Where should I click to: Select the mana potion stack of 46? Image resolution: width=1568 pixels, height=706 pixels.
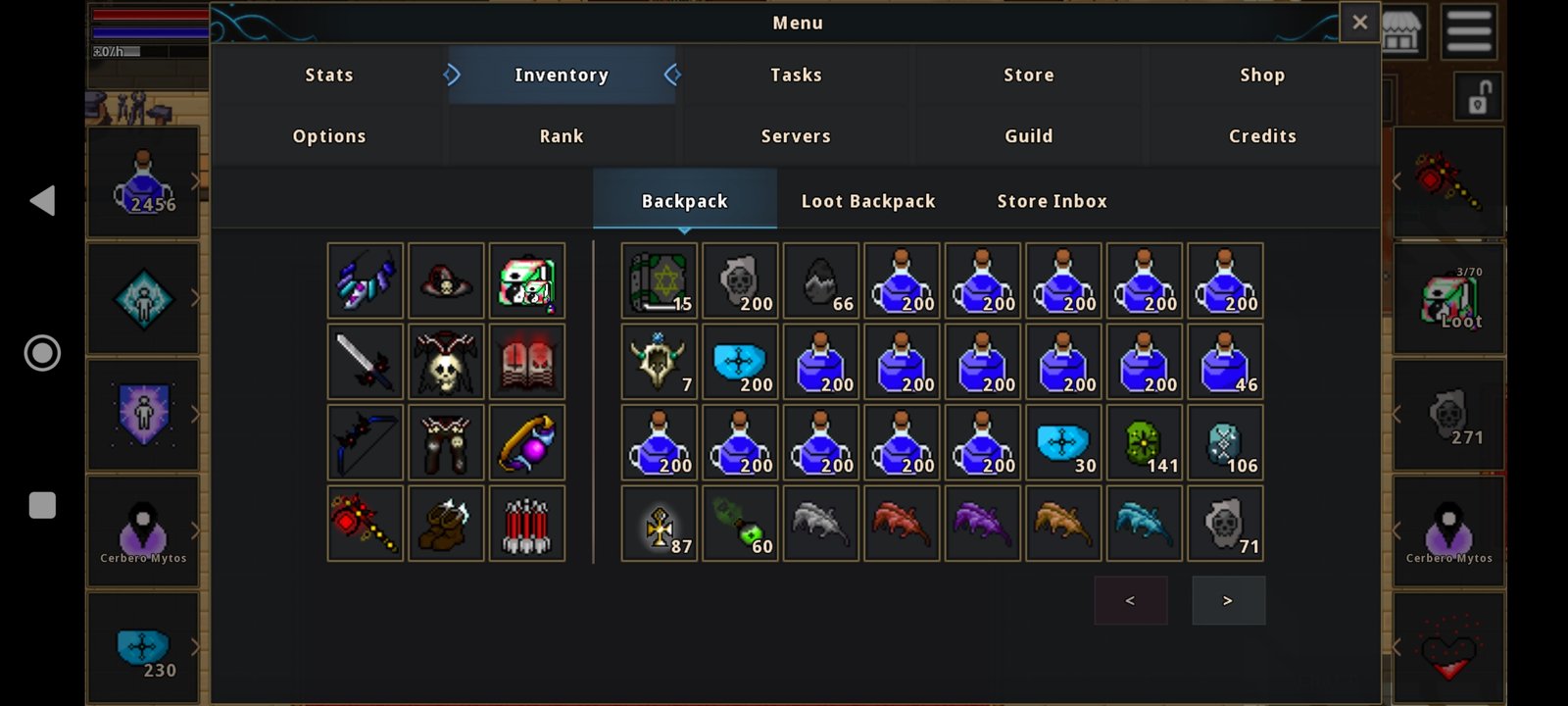click(x=1225, y=362)
